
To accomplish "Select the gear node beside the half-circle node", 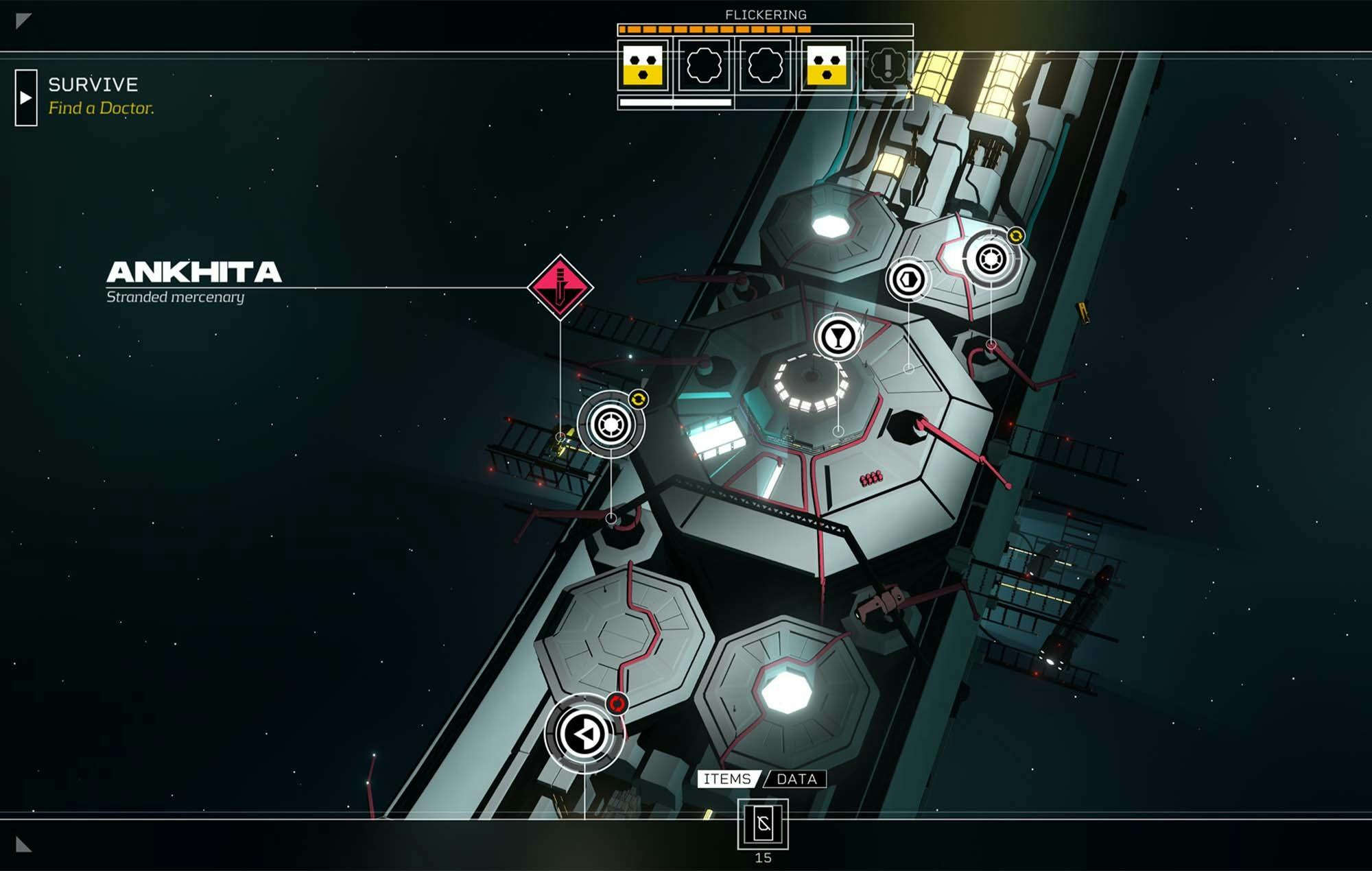I will 991,259.
